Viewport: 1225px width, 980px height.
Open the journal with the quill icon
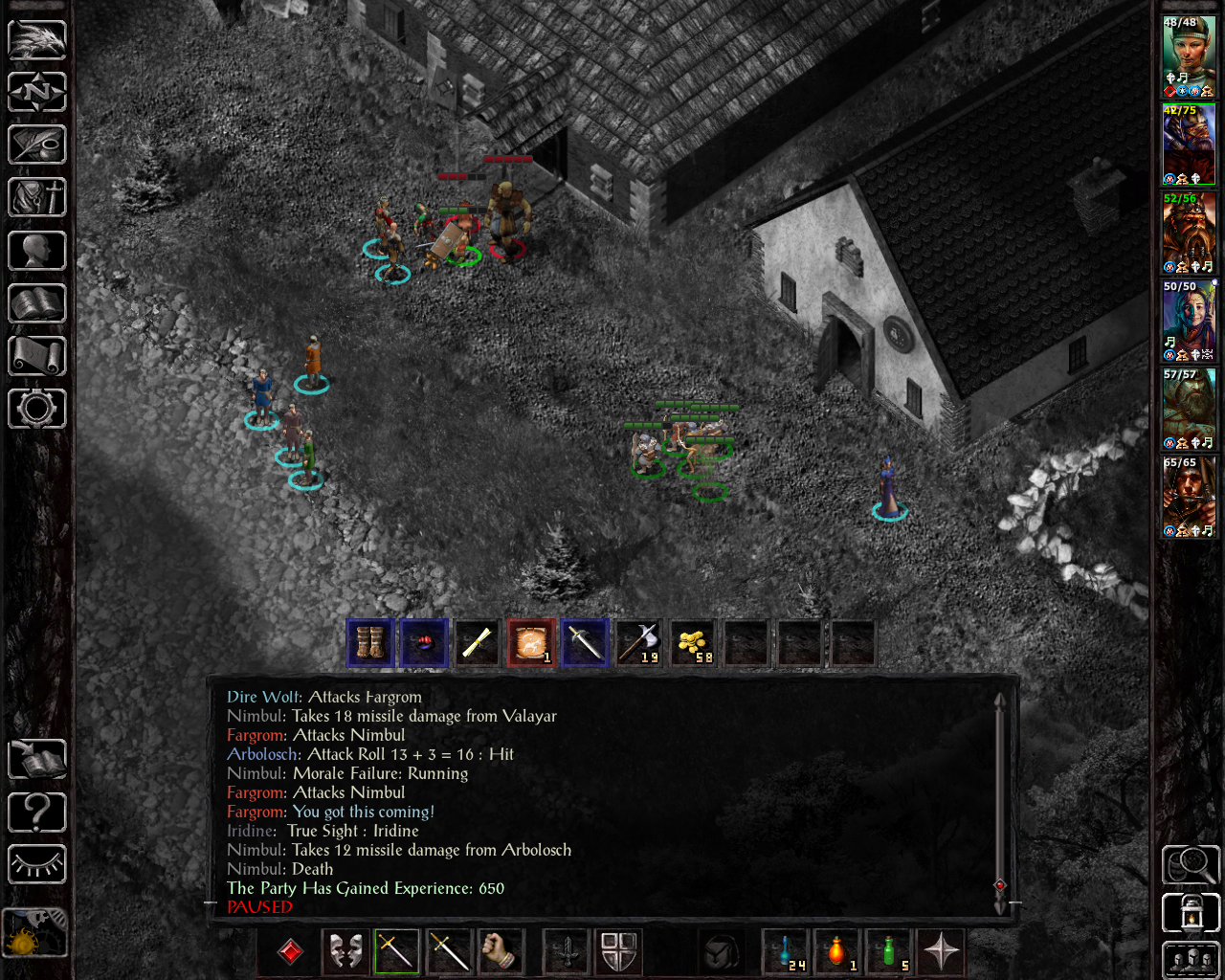click(x=37, y=145)
